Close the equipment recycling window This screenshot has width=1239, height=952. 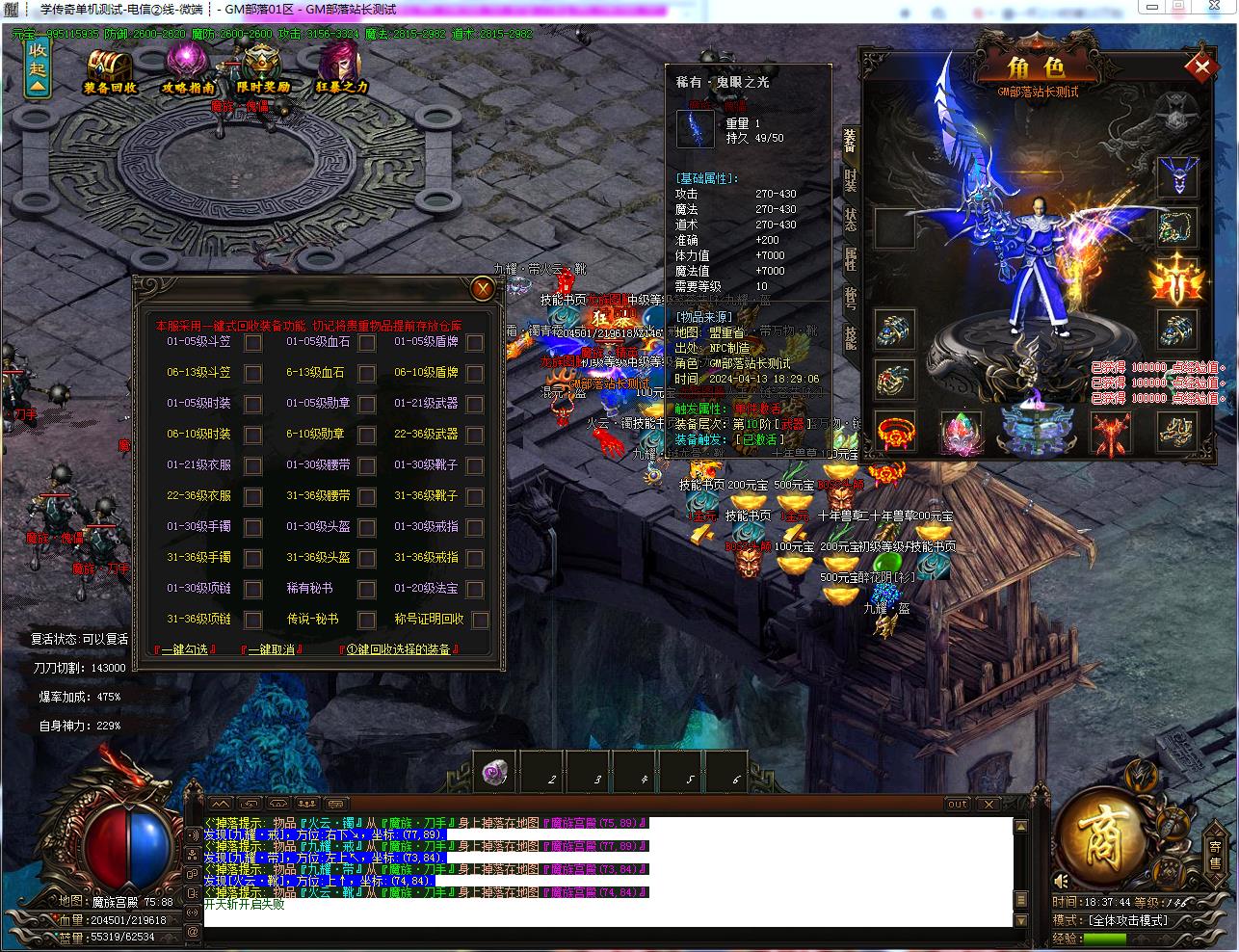point(483,288)
